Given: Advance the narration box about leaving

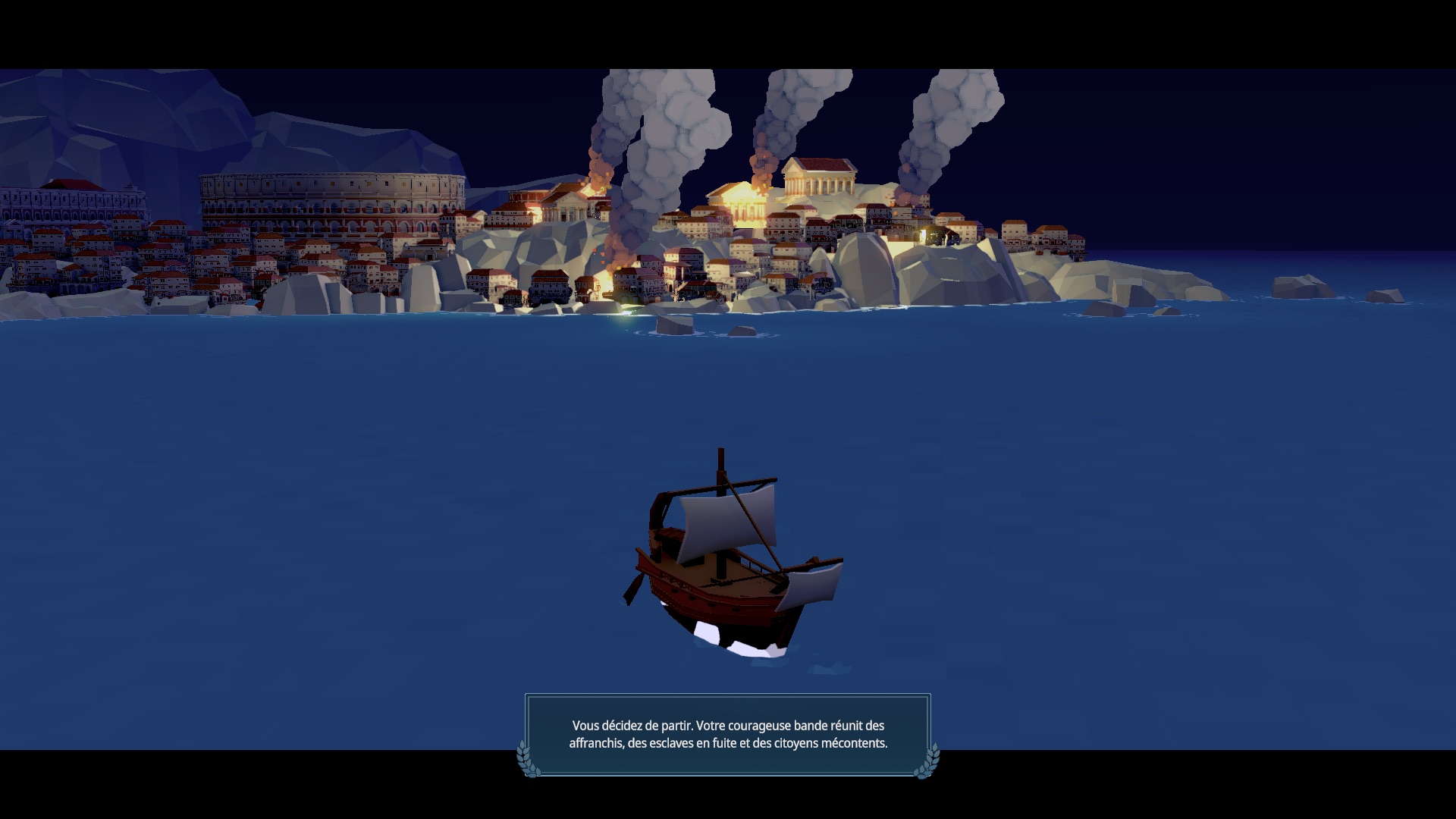Looking at the screenshot, I should click(x=728, y=734).
